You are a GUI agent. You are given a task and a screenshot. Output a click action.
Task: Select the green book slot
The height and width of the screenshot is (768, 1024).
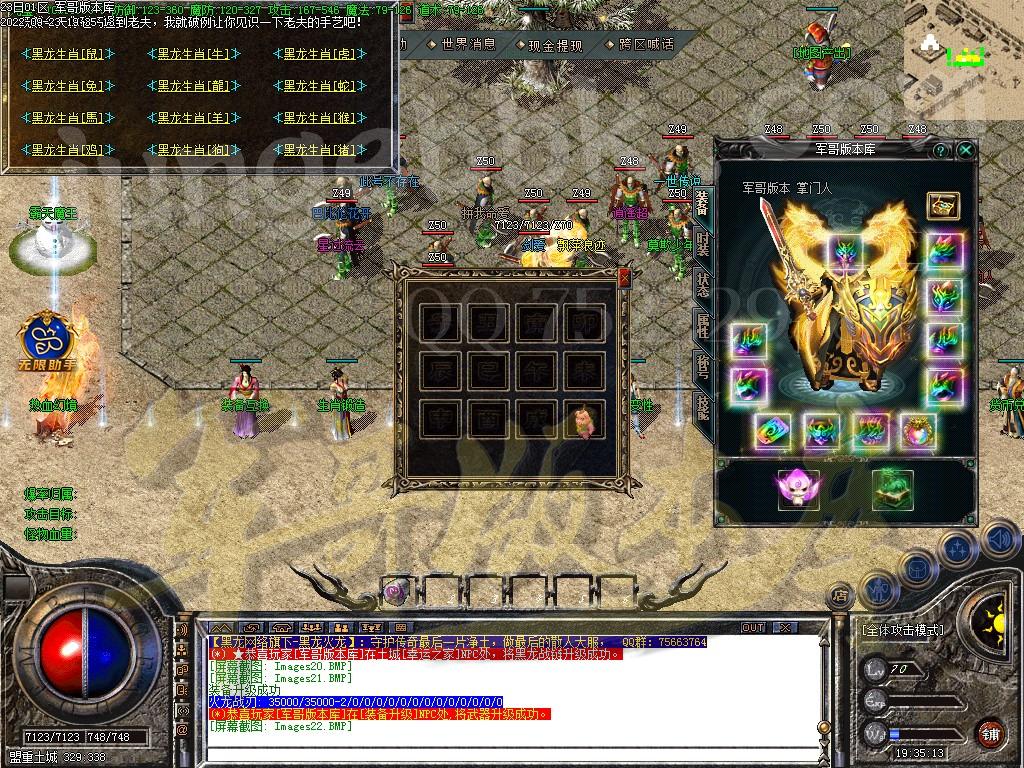892,489
